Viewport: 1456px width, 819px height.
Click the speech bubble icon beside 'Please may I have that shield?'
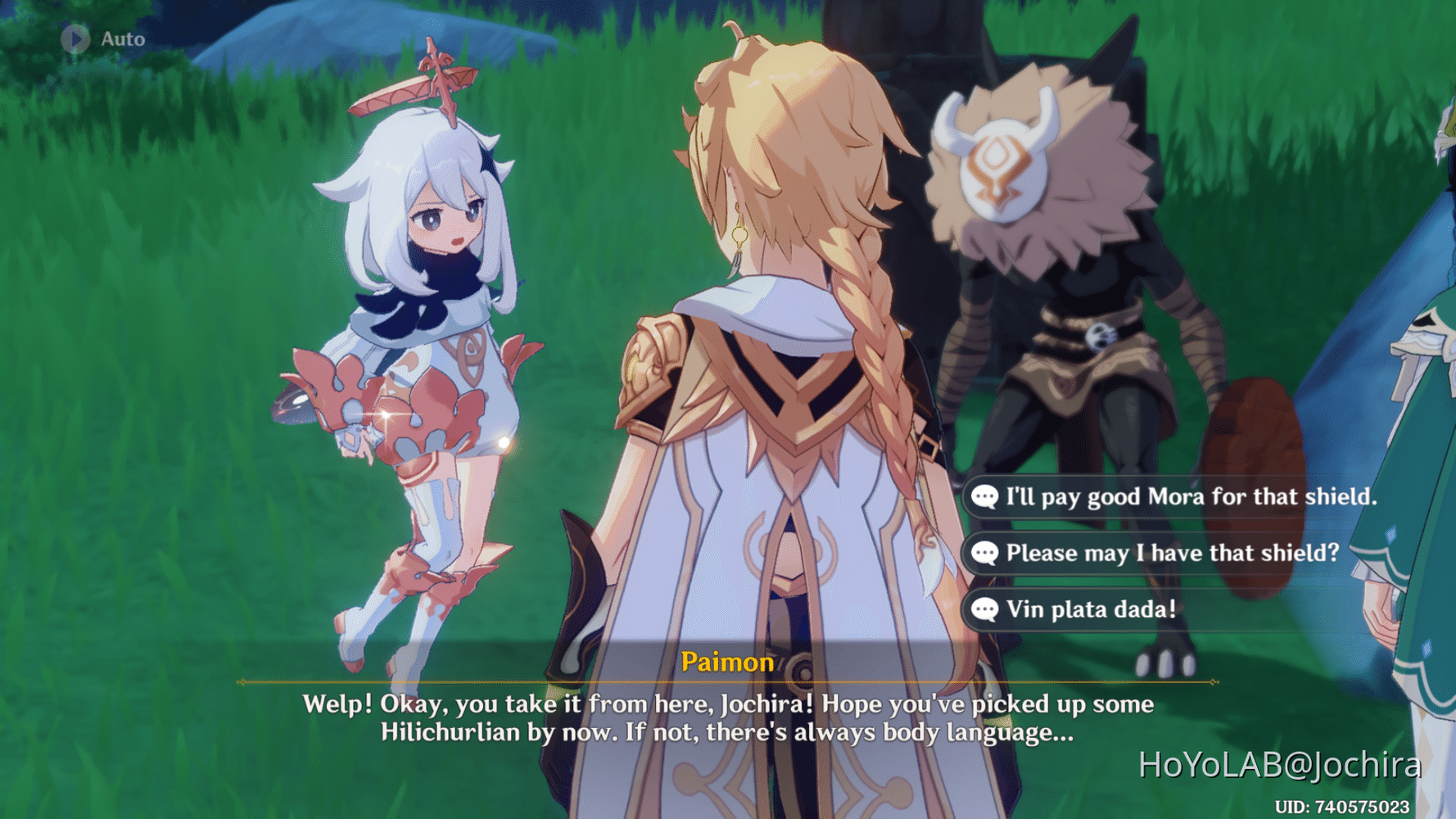click(x=984, y=553)
